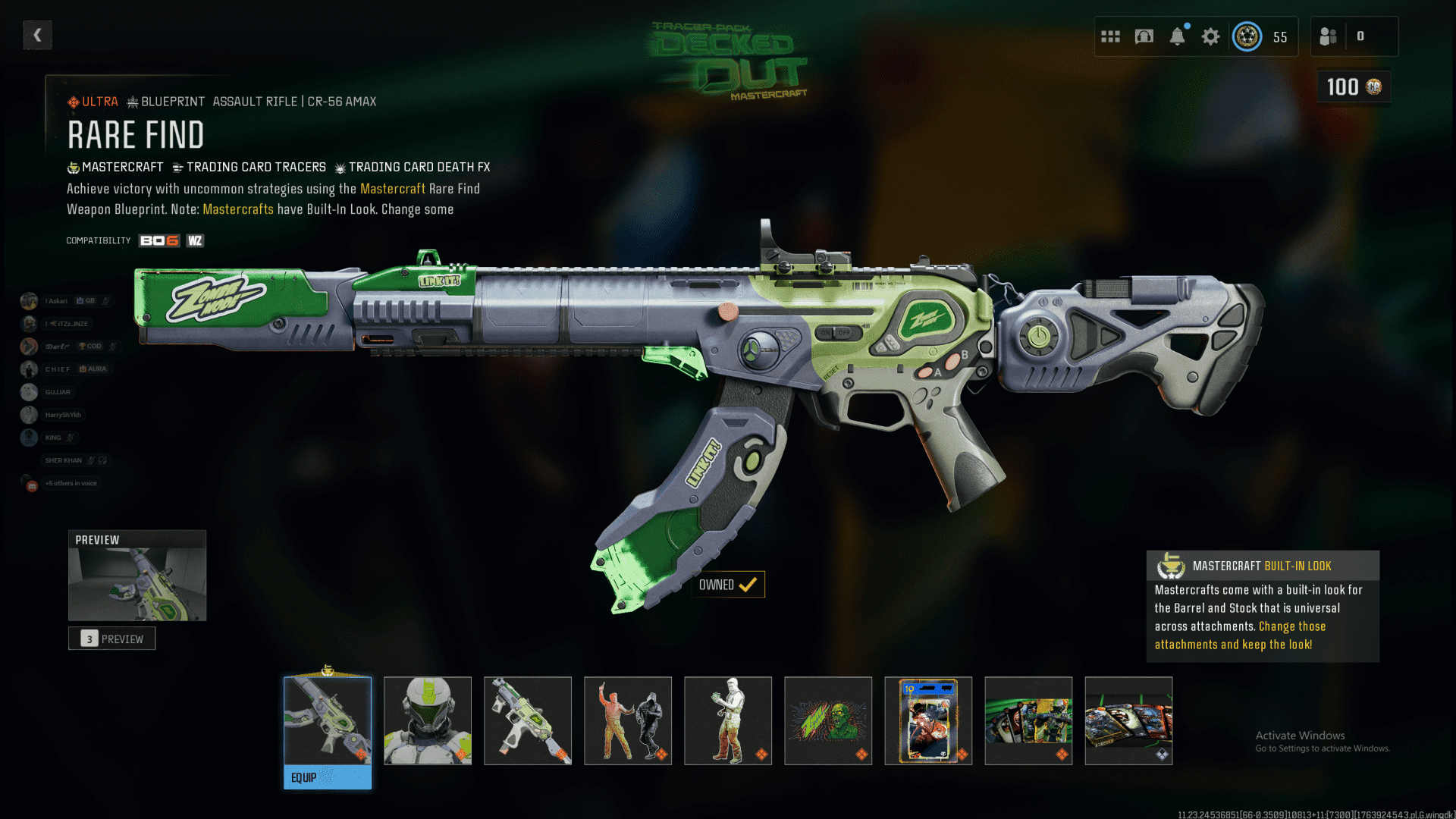Select the two-character finishing move thumbnail
This screenshot has width=1456, height=819.
point(628,720)
